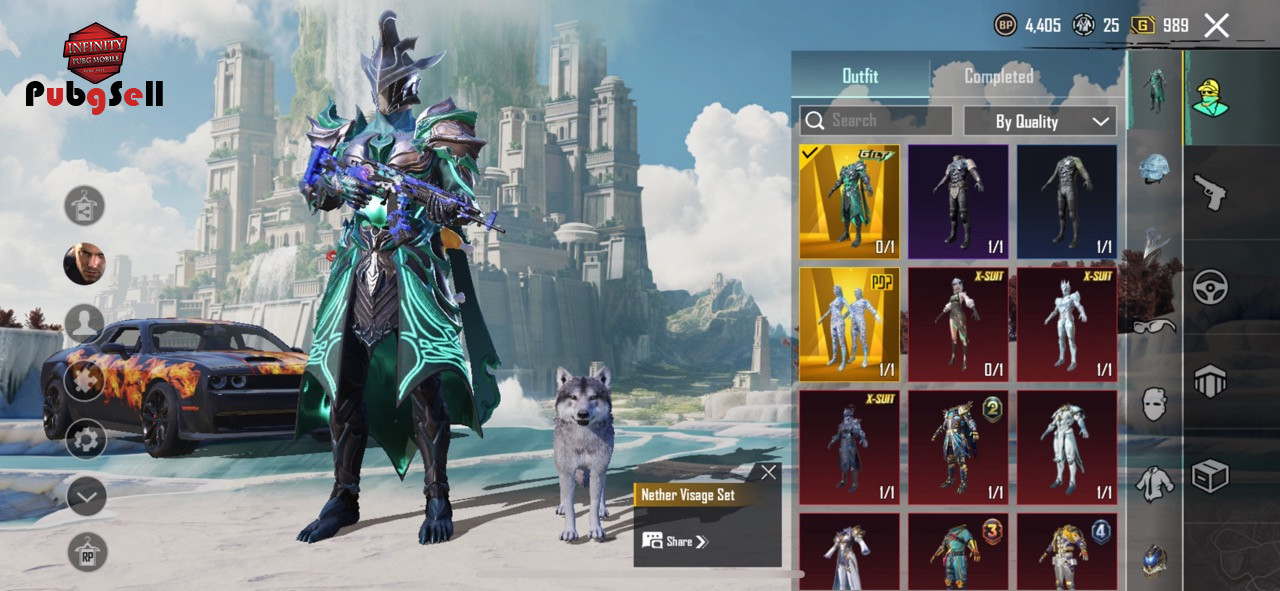Select the Outfit tab

860,76
